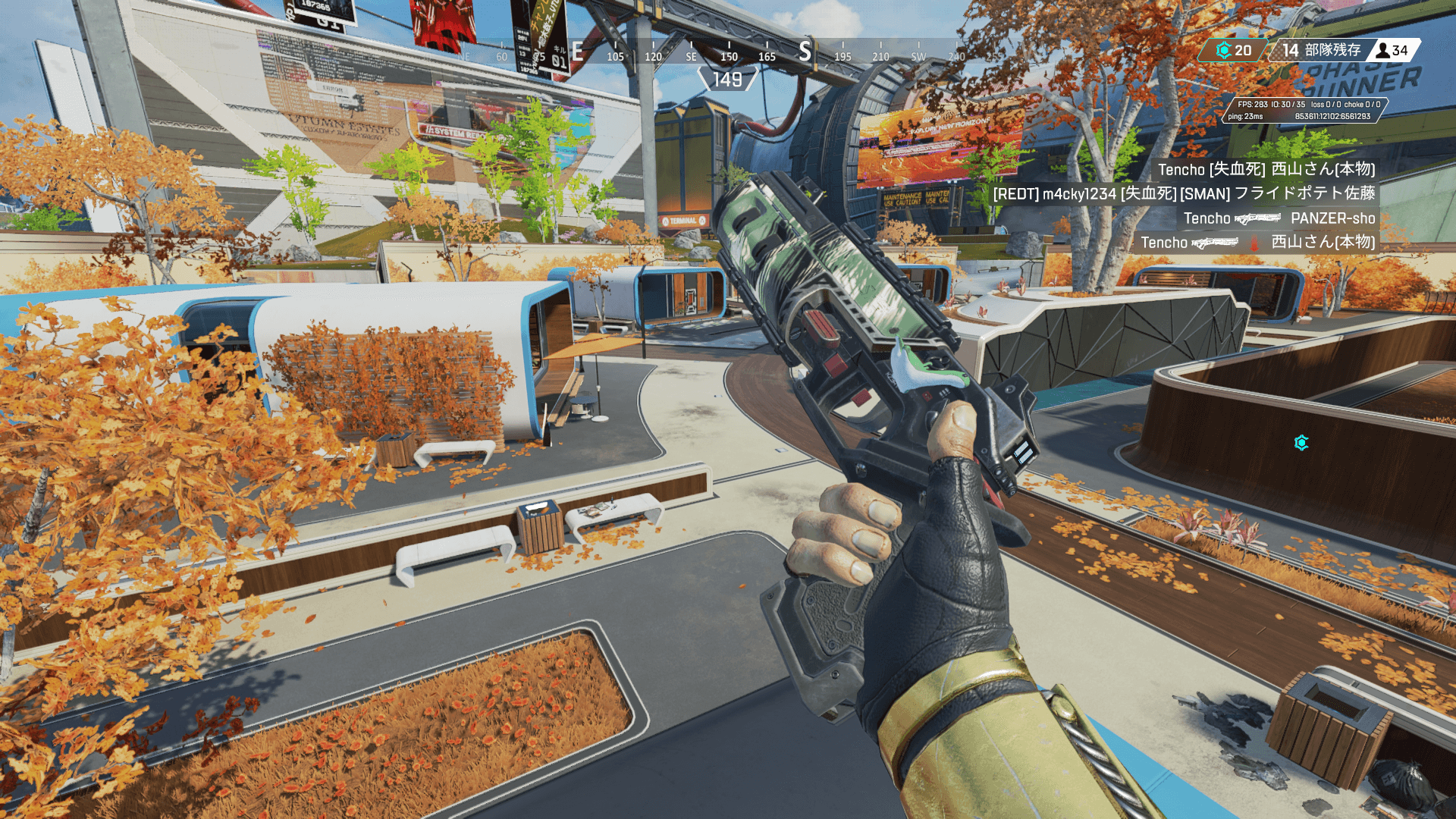The image size is (1456, 819).
Task: Select the FPS and ping performance overlay
Action: click(1304, 110)
